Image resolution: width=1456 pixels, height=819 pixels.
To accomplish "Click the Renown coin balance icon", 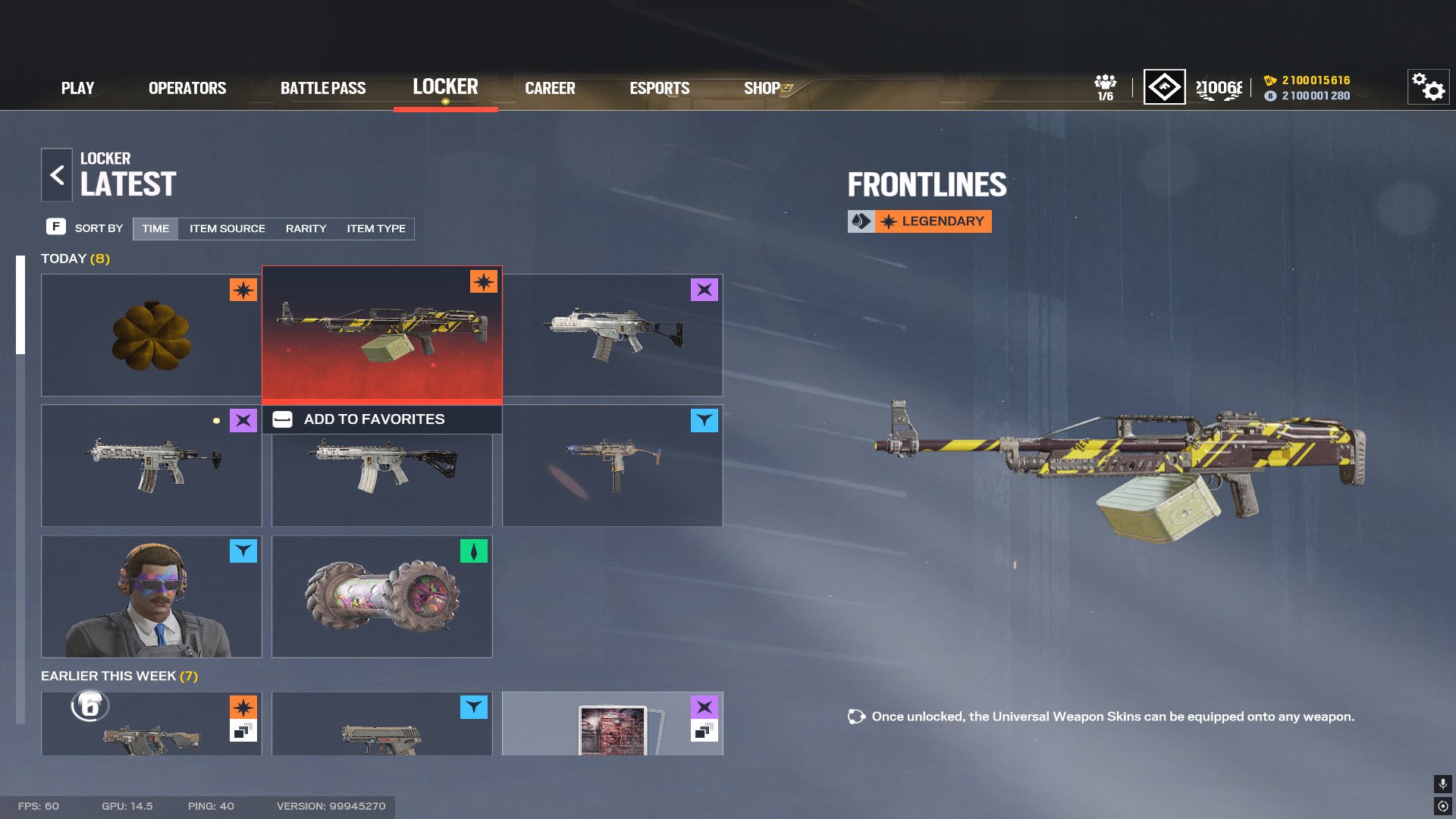I will pyautogui.click(x=1271, y=96).
